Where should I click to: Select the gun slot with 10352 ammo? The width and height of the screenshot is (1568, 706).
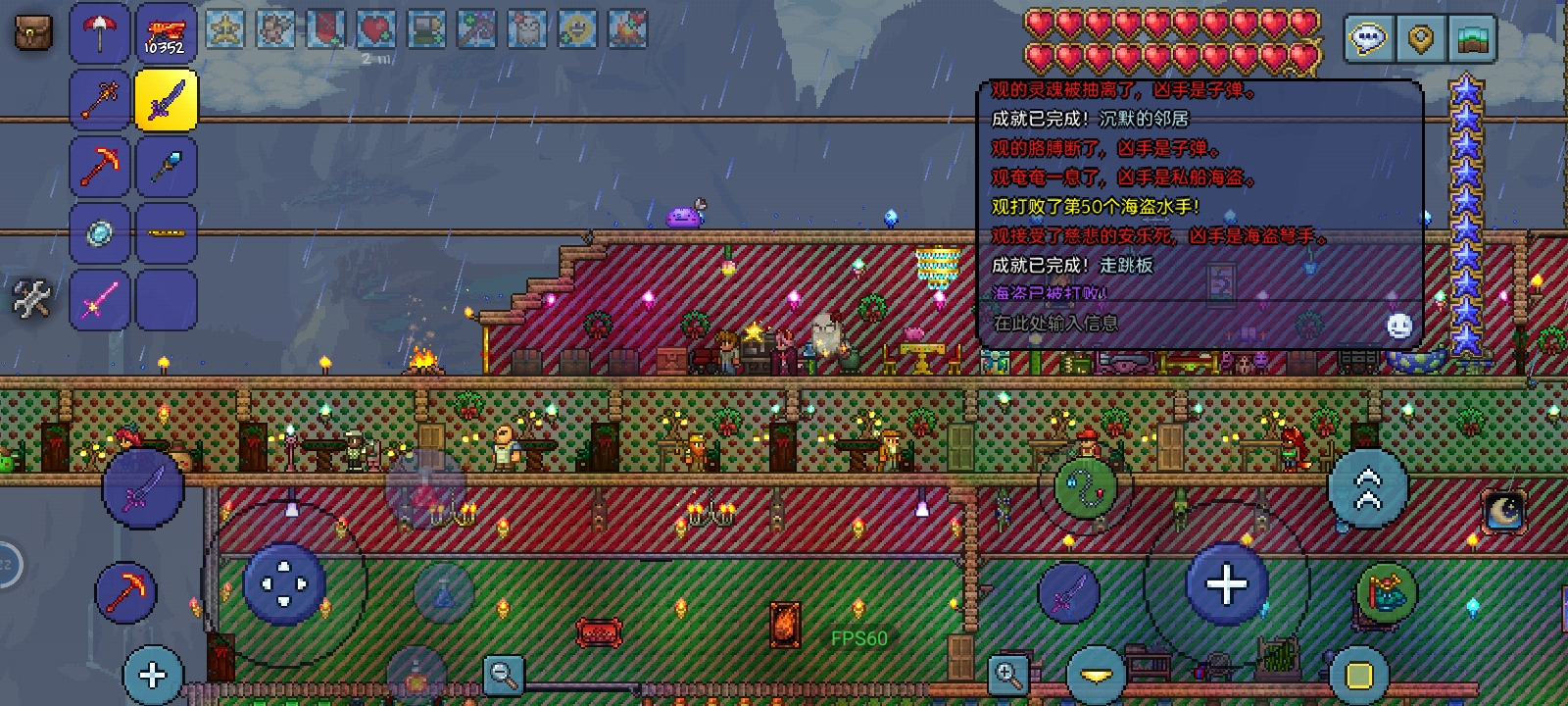tap(166, 33)
